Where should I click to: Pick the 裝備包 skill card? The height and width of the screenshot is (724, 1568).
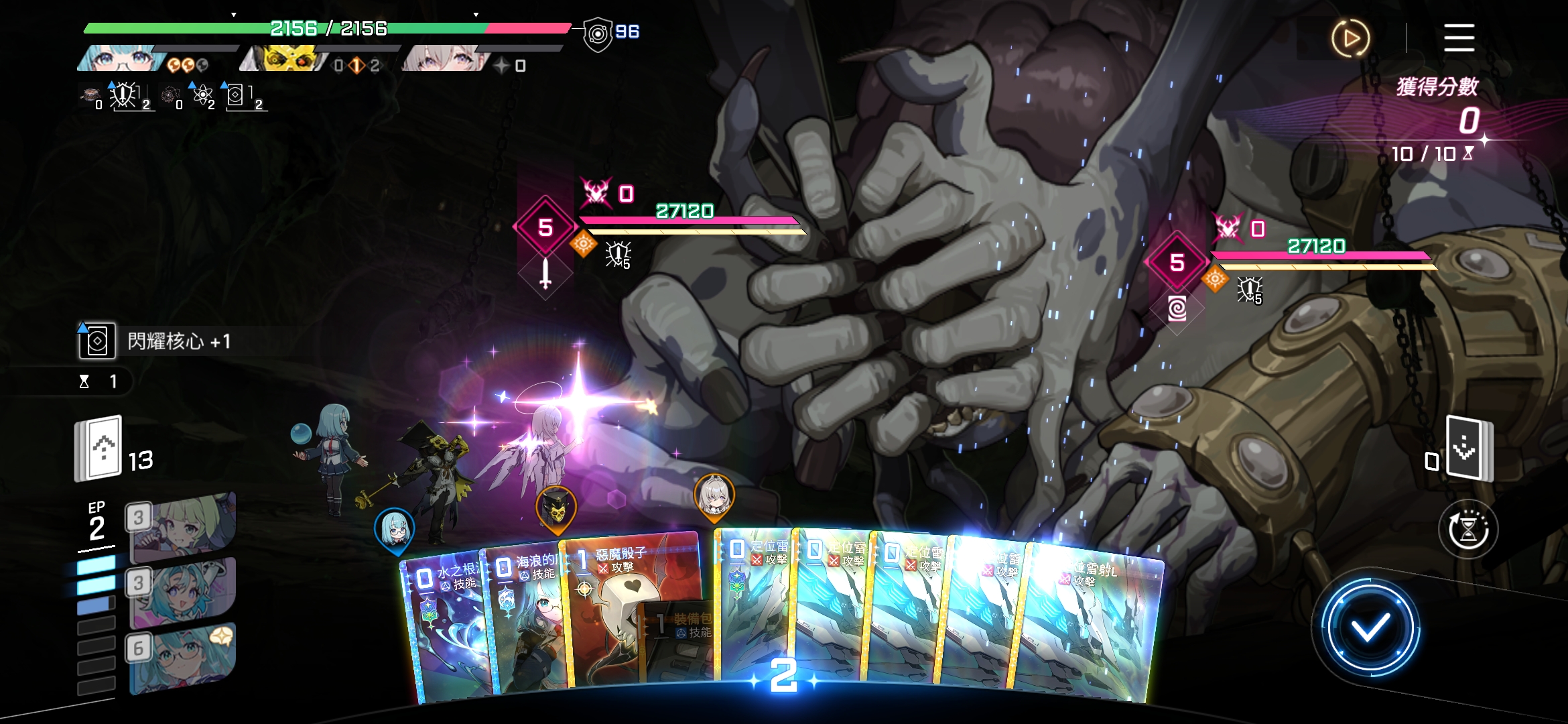pyautogui.click(x=677, y=644)
